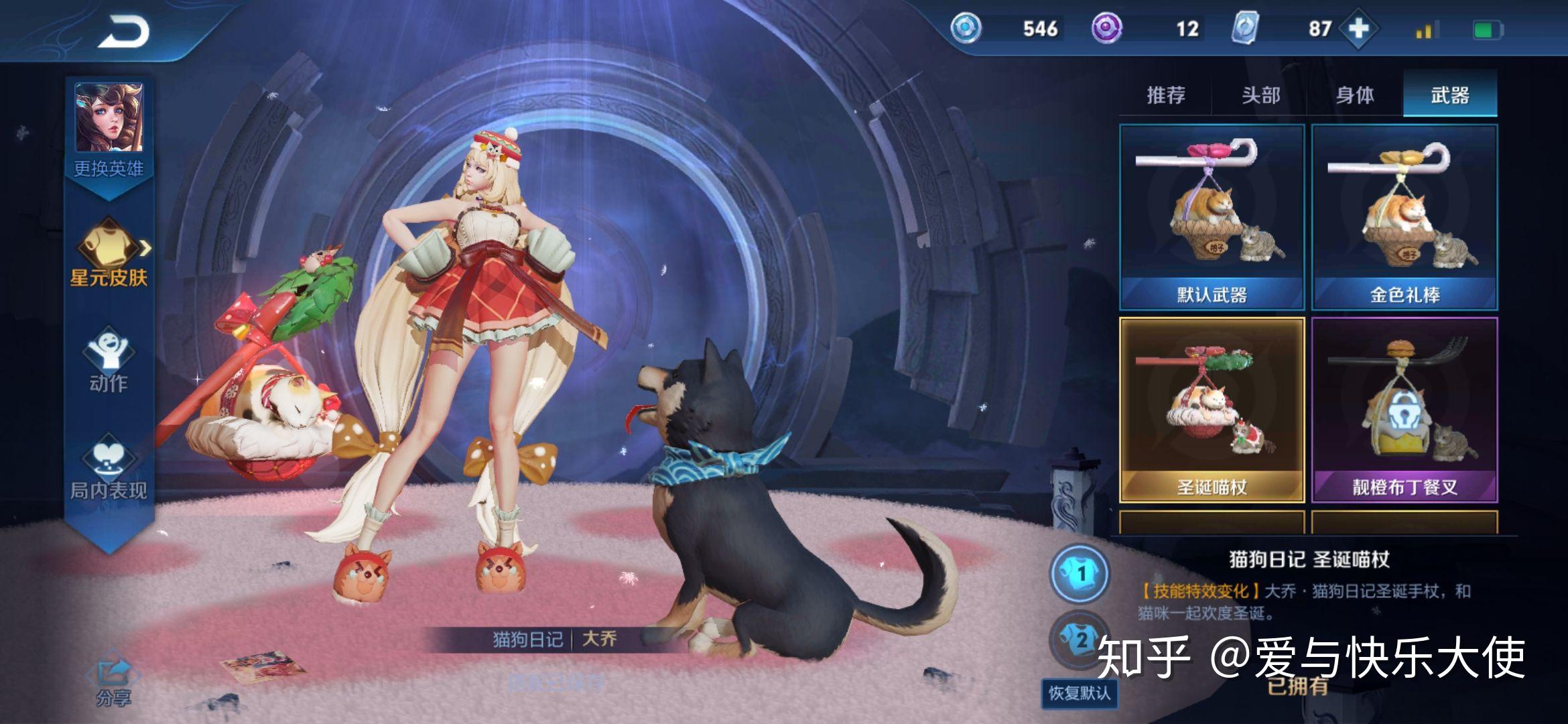Activate outfit preset slot 2
Image resolution: width=1568 pixels, height=724 pixels.
[x=1080, y=639]
